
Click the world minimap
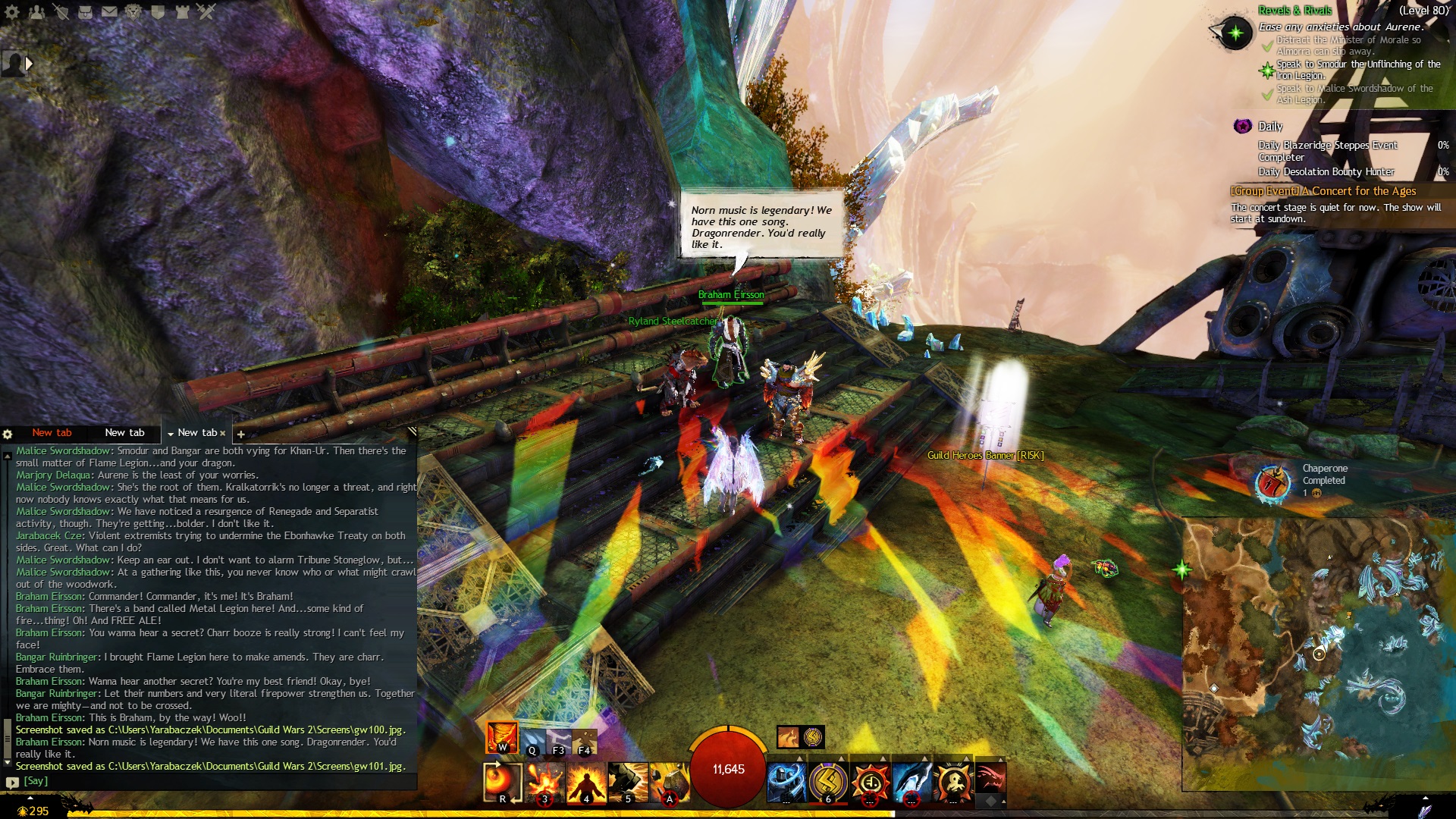(1318, 654)
